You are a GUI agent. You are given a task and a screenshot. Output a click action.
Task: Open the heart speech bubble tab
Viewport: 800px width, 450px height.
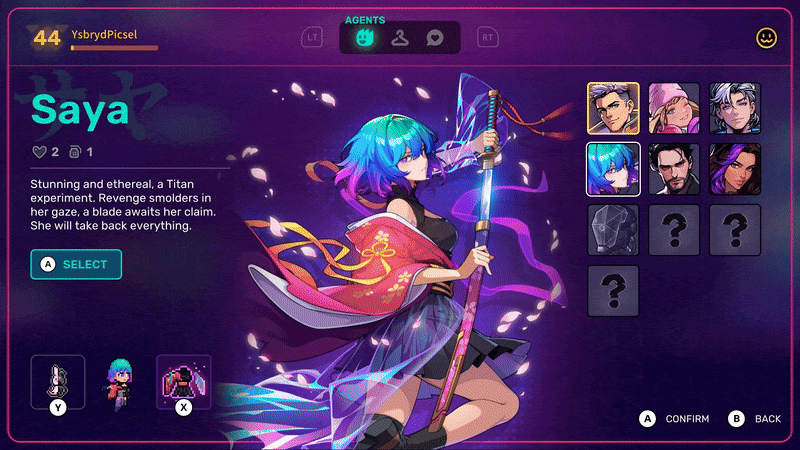[435, 38]
